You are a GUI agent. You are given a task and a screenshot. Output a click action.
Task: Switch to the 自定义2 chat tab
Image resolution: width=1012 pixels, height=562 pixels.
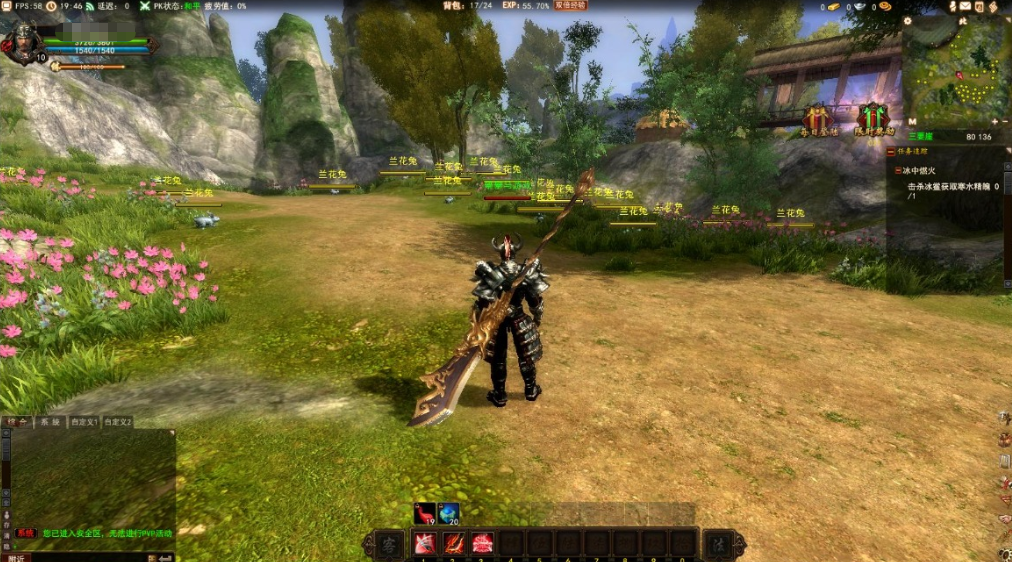[116, 422]
